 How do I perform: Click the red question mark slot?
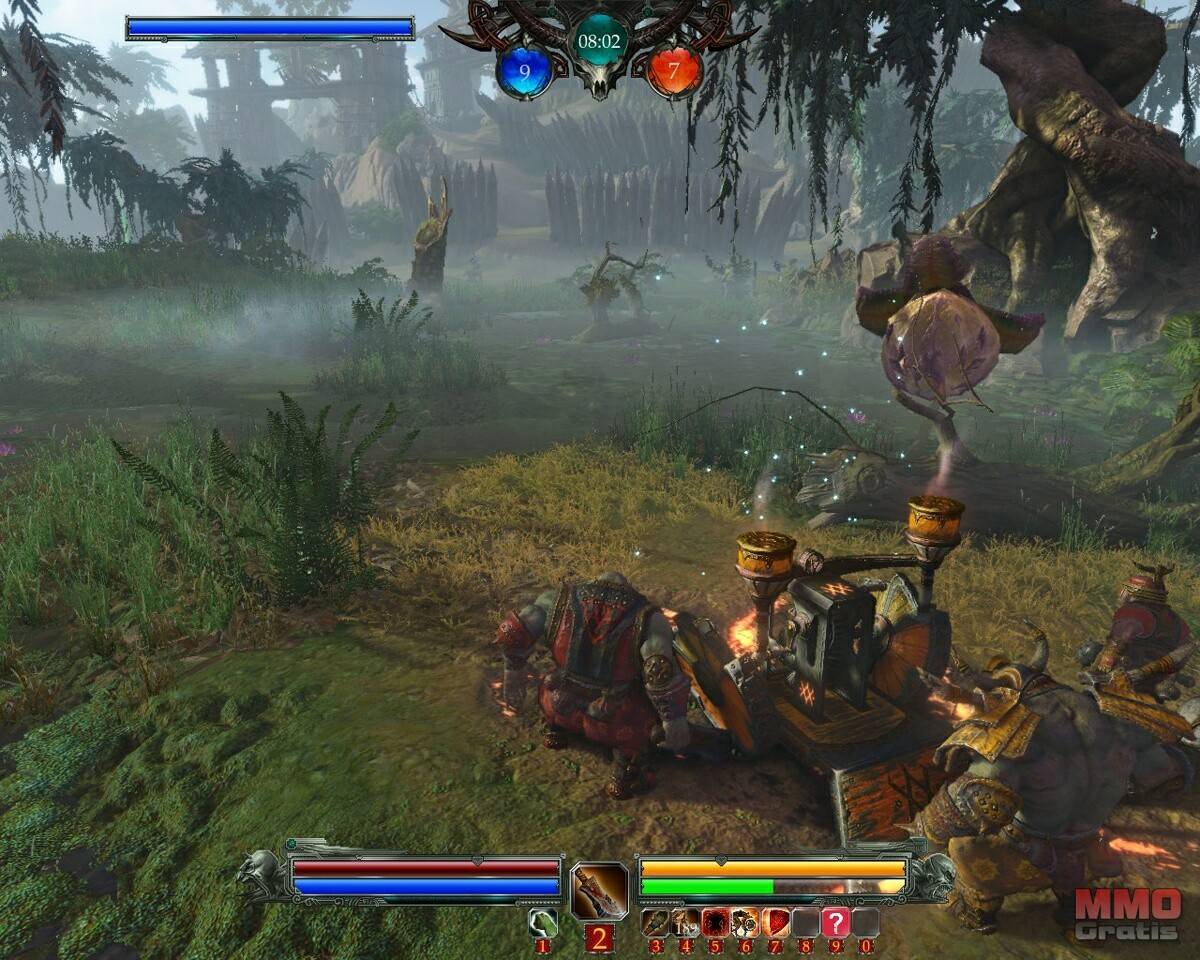click(x=836, y=922)
